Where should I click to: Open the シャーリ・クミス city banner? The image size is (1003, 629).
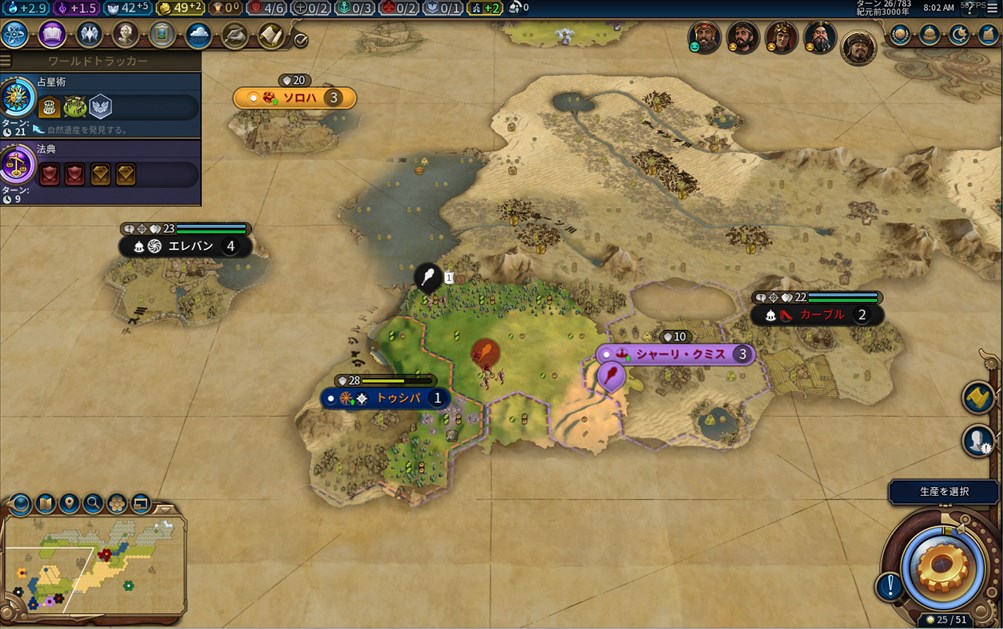pyautogui.click(x=675, y=354)
